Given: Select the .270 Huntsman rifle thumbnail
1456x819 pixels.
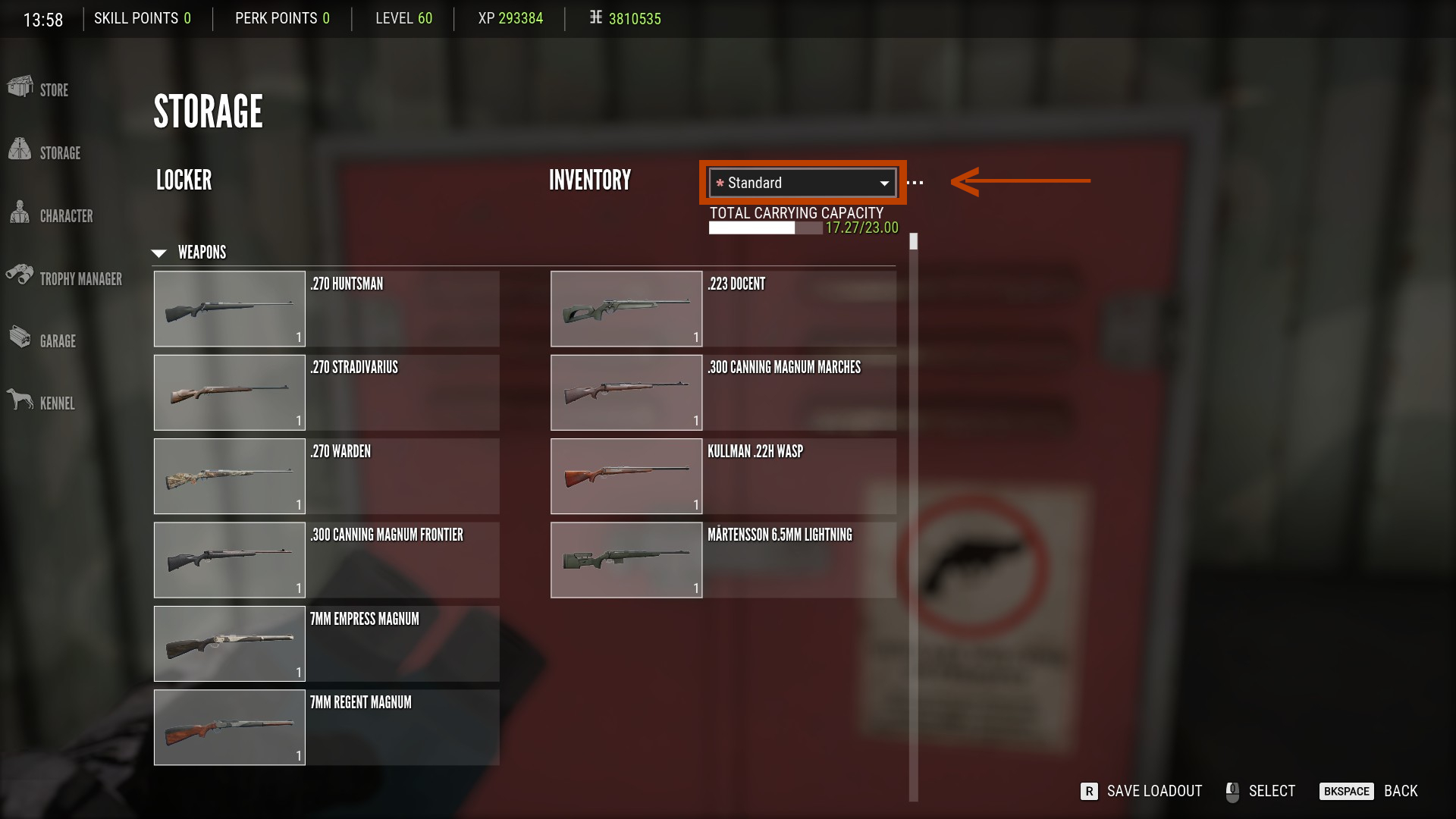Looking at the screenshot, I should point(229,308).
